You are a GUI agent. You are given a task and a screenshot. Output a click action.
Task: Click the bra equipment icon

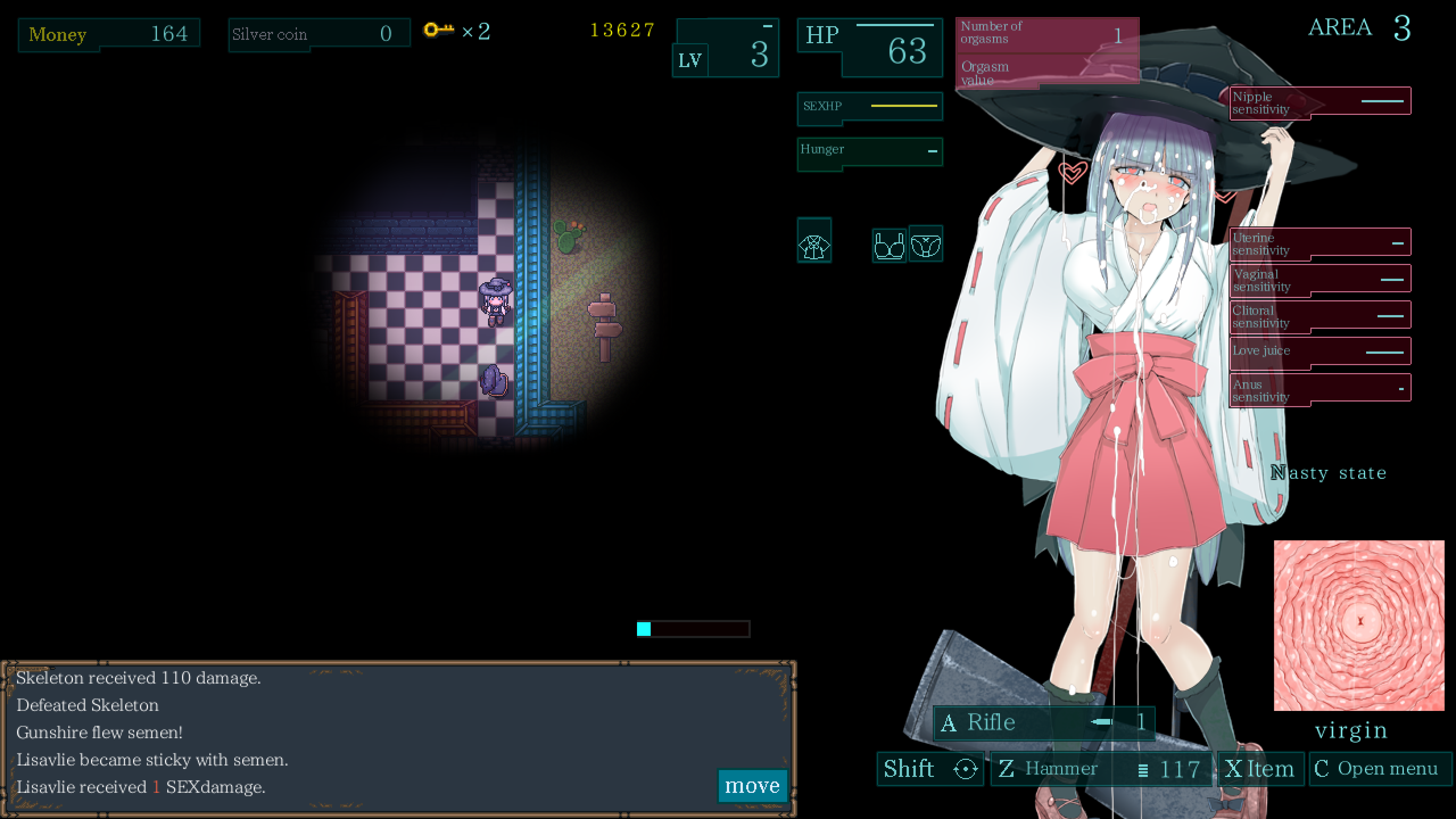click(x=888, y=245)
